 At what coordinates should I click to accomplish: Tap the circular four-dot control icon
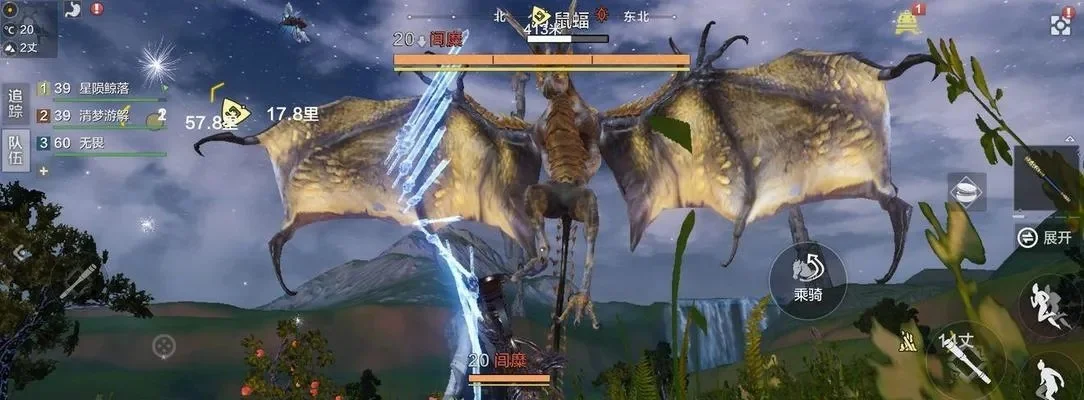click(163, 347)
